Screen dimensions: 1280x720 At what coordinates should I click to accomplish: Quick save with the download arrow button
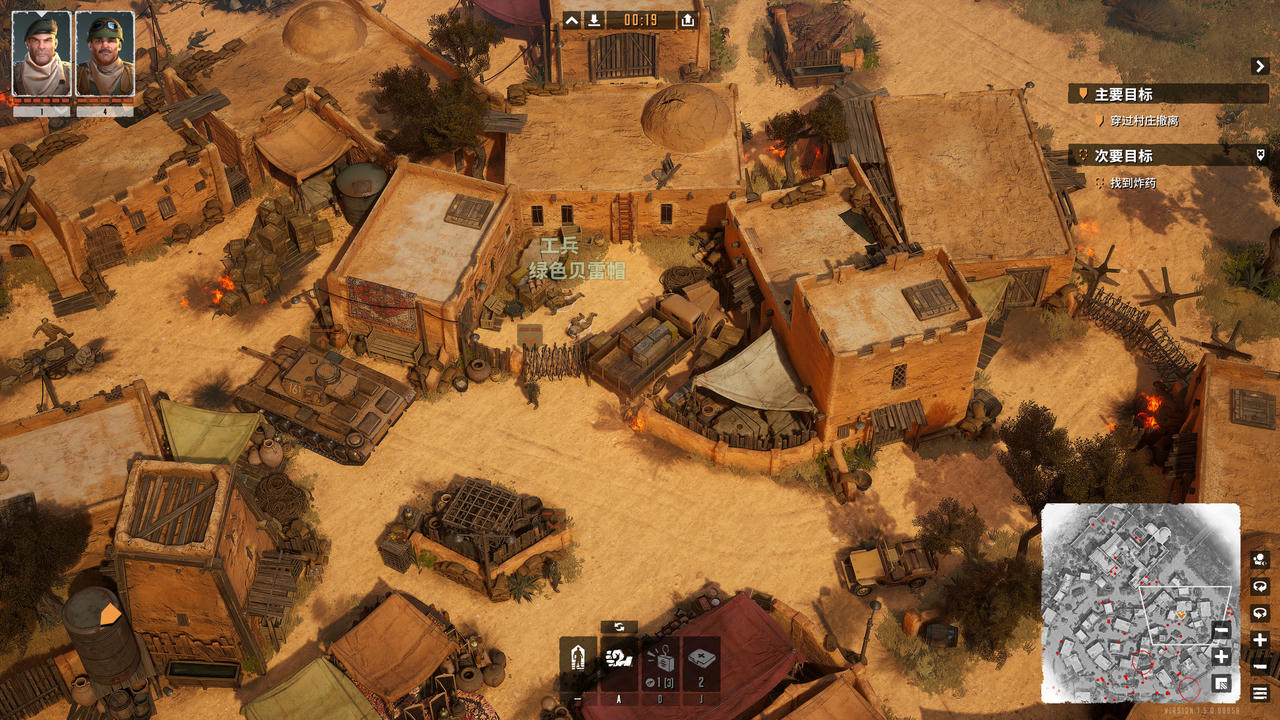tap(594, 20)
